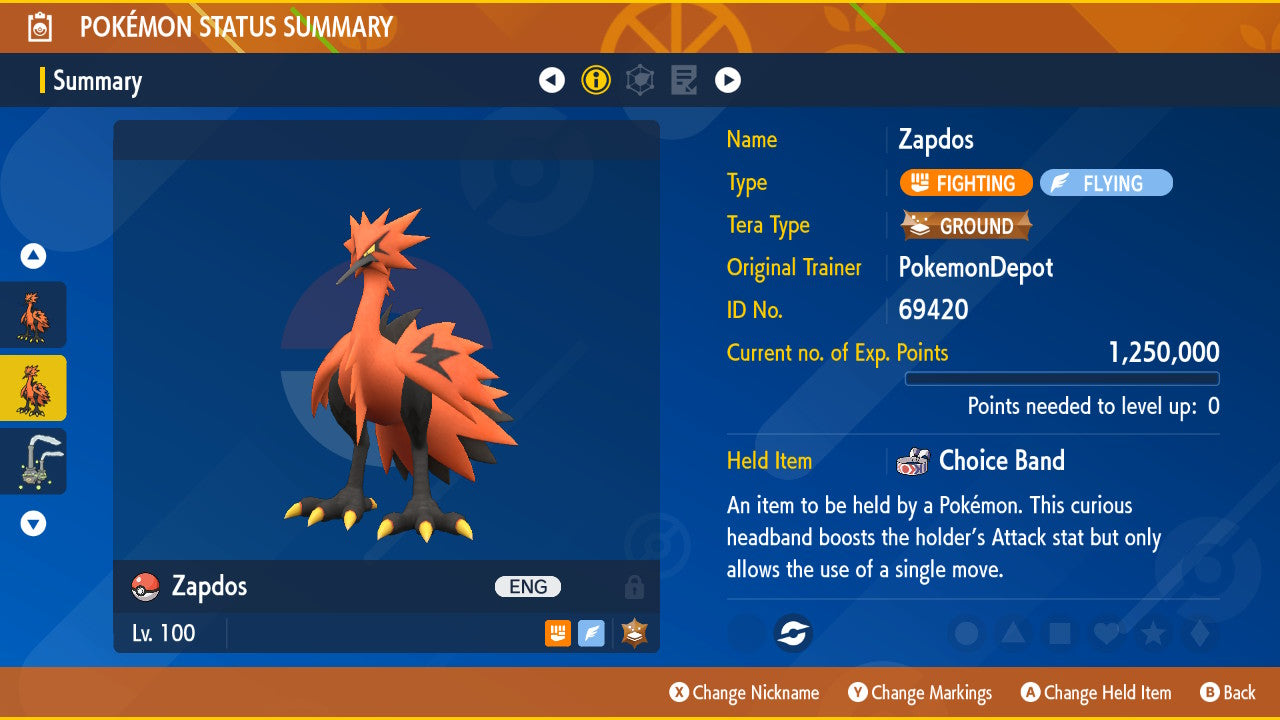Click the Choice Band held item
The height and width of the screenshot is (720, 1280).
click(980, 461)
